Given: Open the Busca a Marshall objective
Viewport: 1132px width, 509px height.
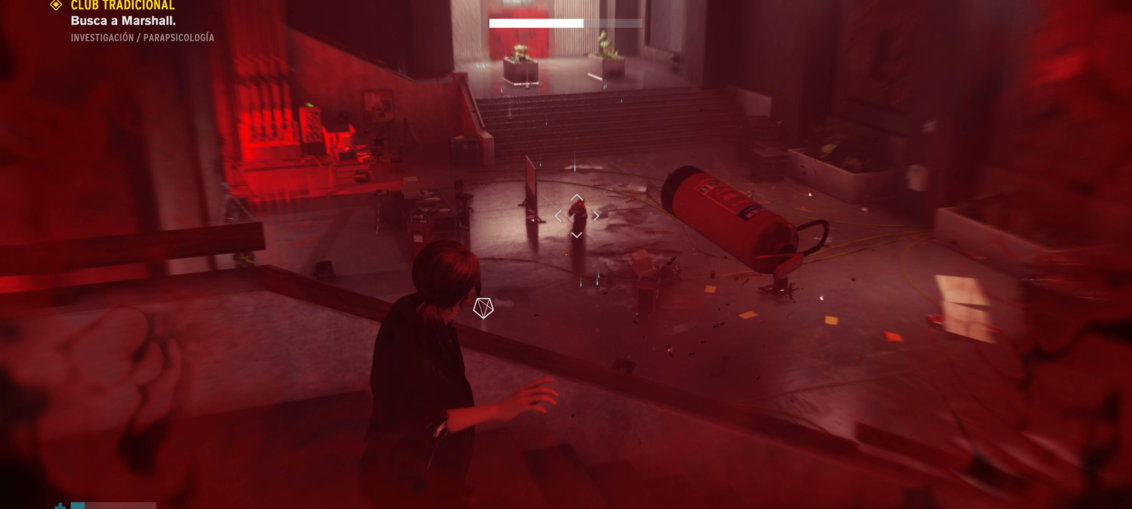Looking at the screenshot, I should coord(123,20).
